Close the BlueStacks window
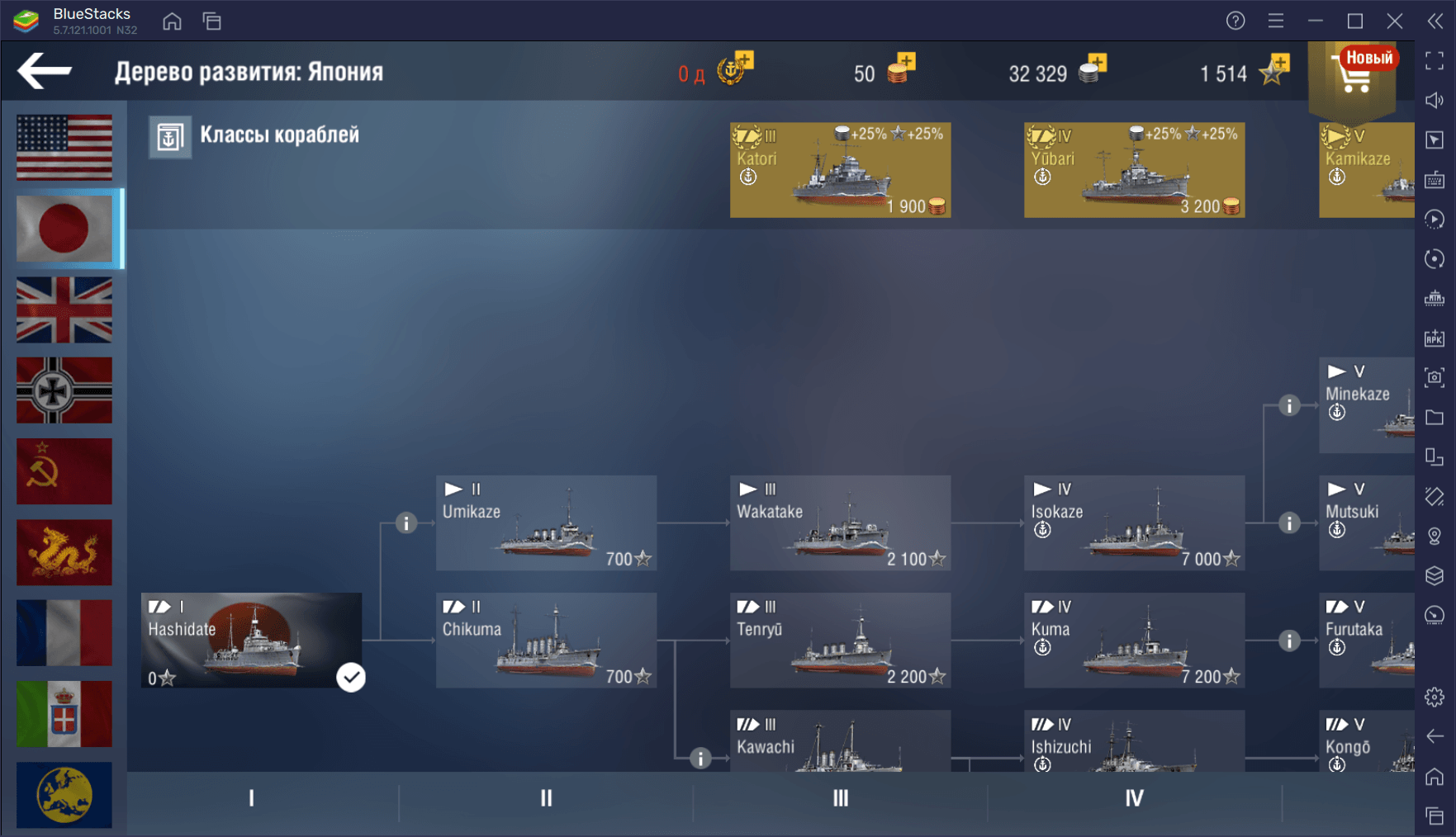This screenshot has height=837, width=1456. (x=1395, y=21)
